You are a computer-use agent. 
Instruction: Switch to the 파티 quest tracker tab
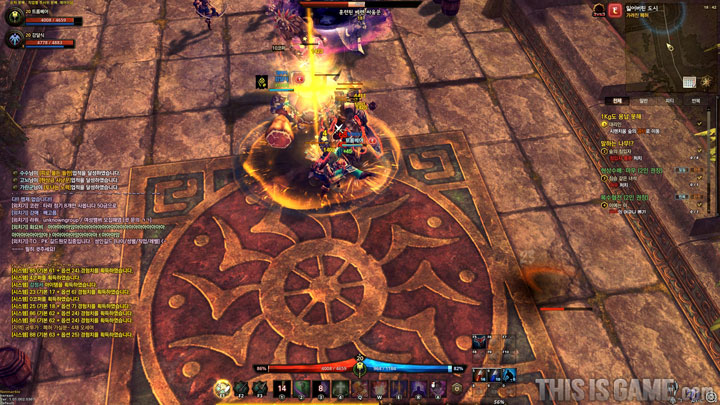(x=670, y=100)
